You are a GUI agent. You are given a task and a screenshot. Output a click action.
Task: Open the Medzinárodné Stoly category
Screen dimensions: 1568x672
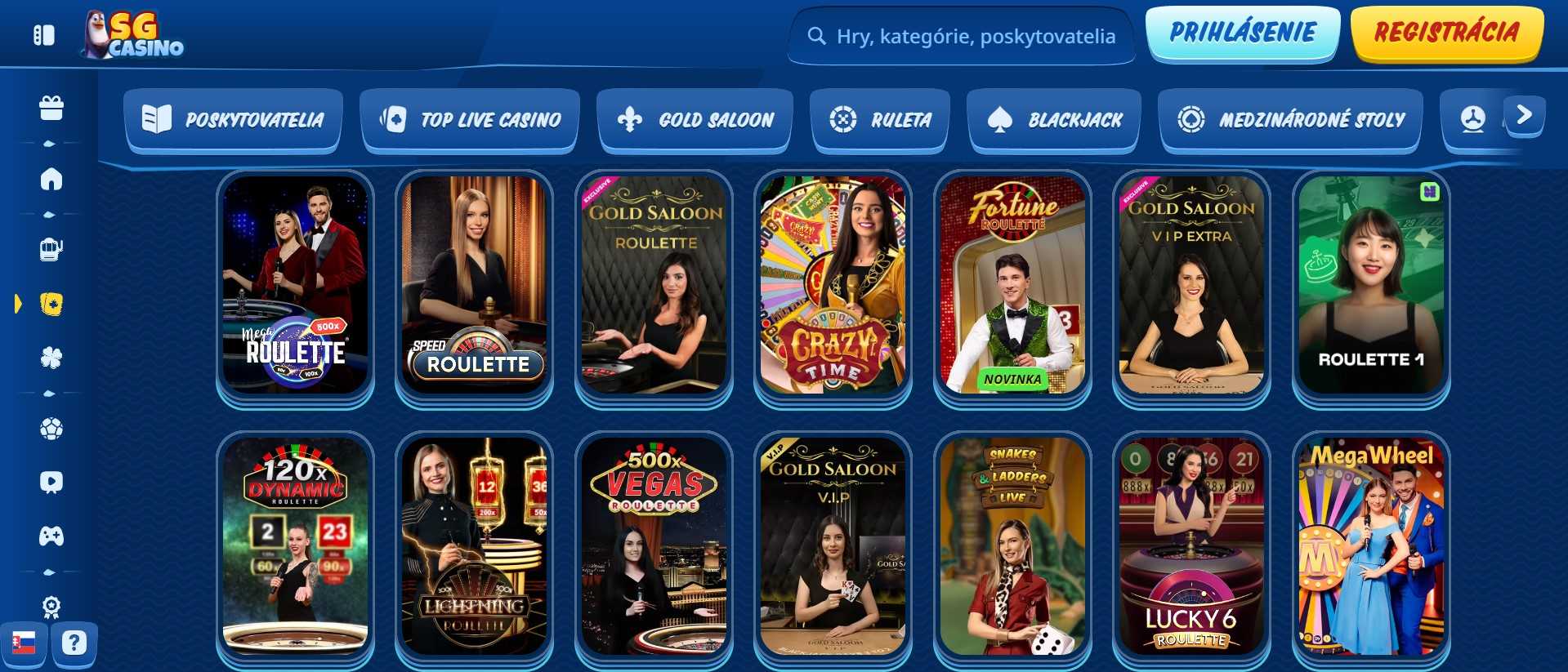[1290, 119]
